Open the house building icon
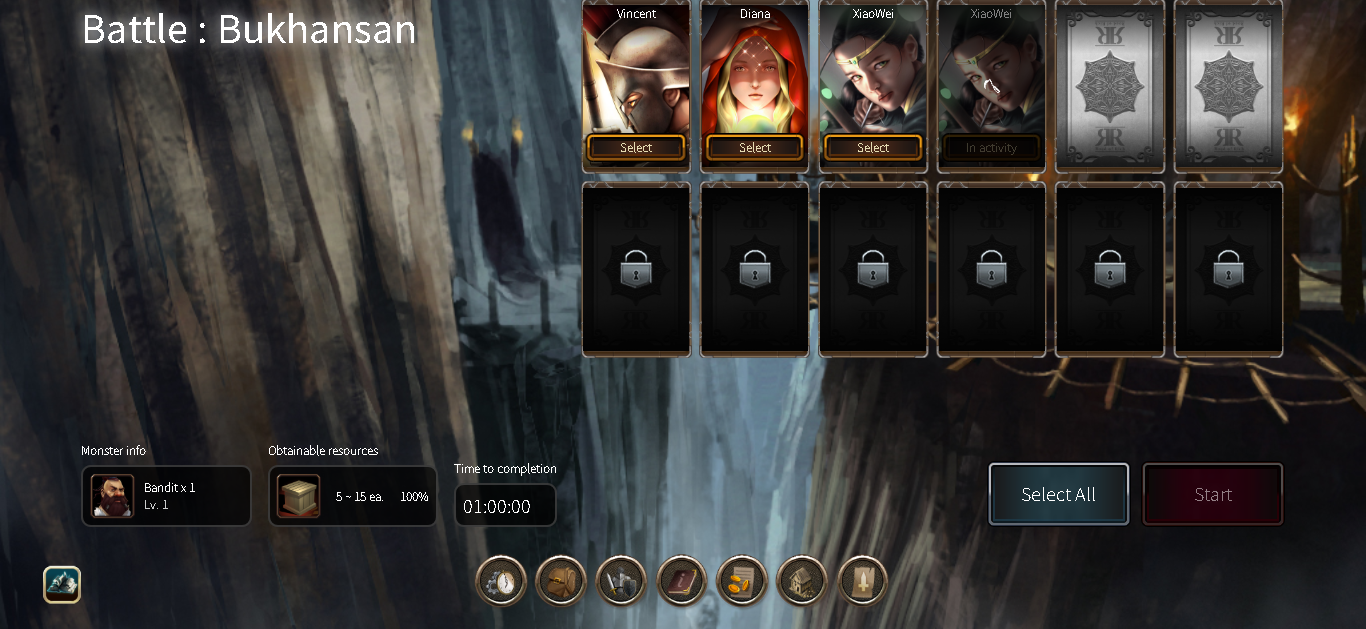Screen dimensions: 1366x629 pyautogui.click(x=802, y=581)
